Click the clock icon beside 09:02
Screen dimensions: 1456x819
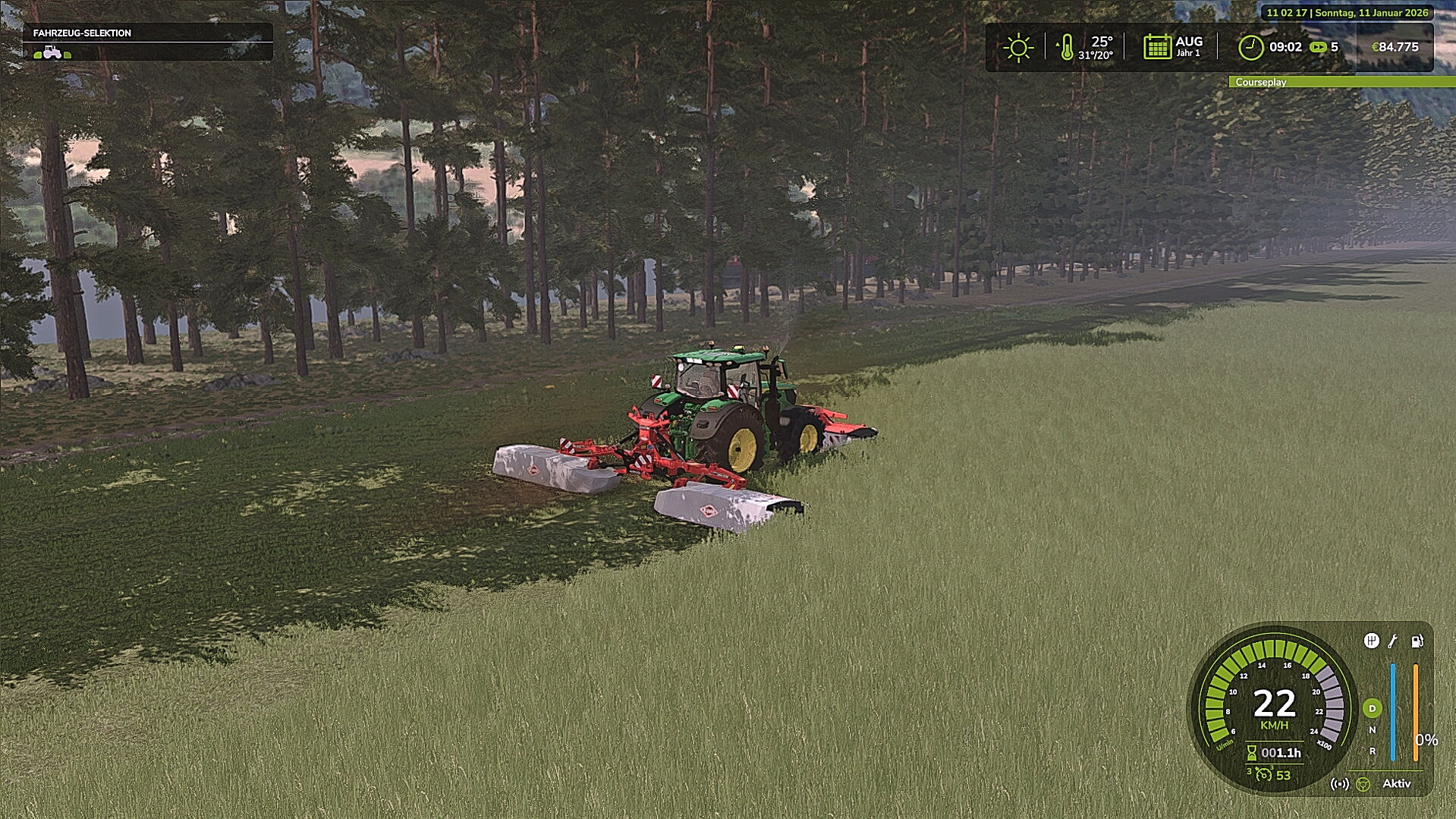point(1251,47)
